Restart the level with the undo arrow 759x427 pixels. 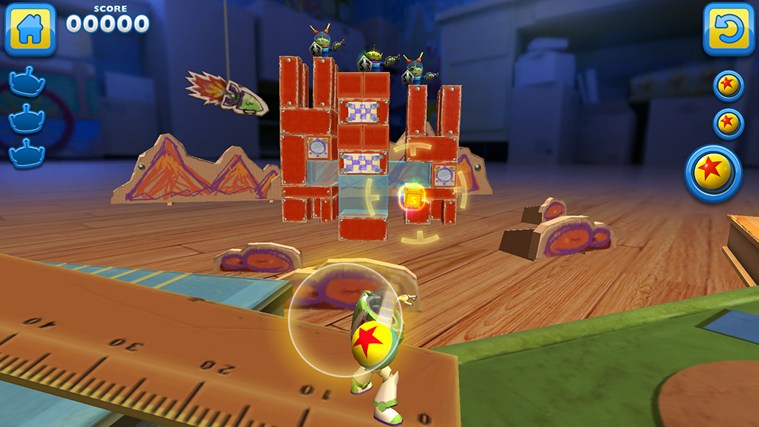click(728, 28)
